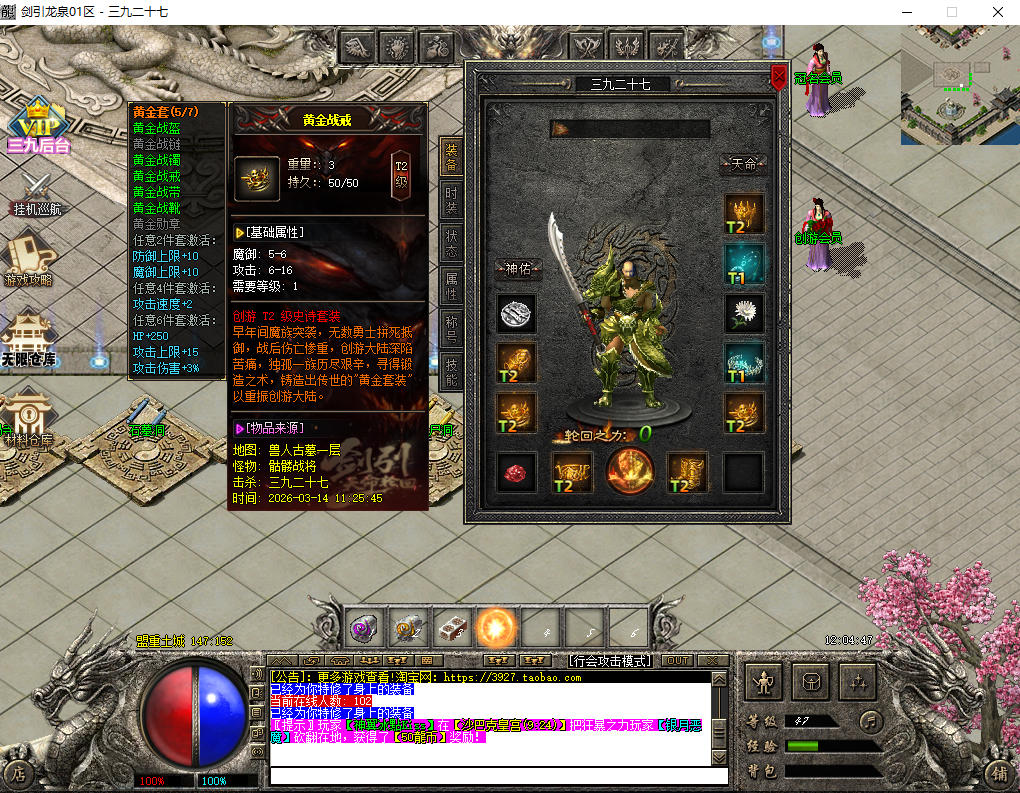Open the VIP 三九后台 menu
This screenshot has width=1020, height=793.
coord(39,126)
